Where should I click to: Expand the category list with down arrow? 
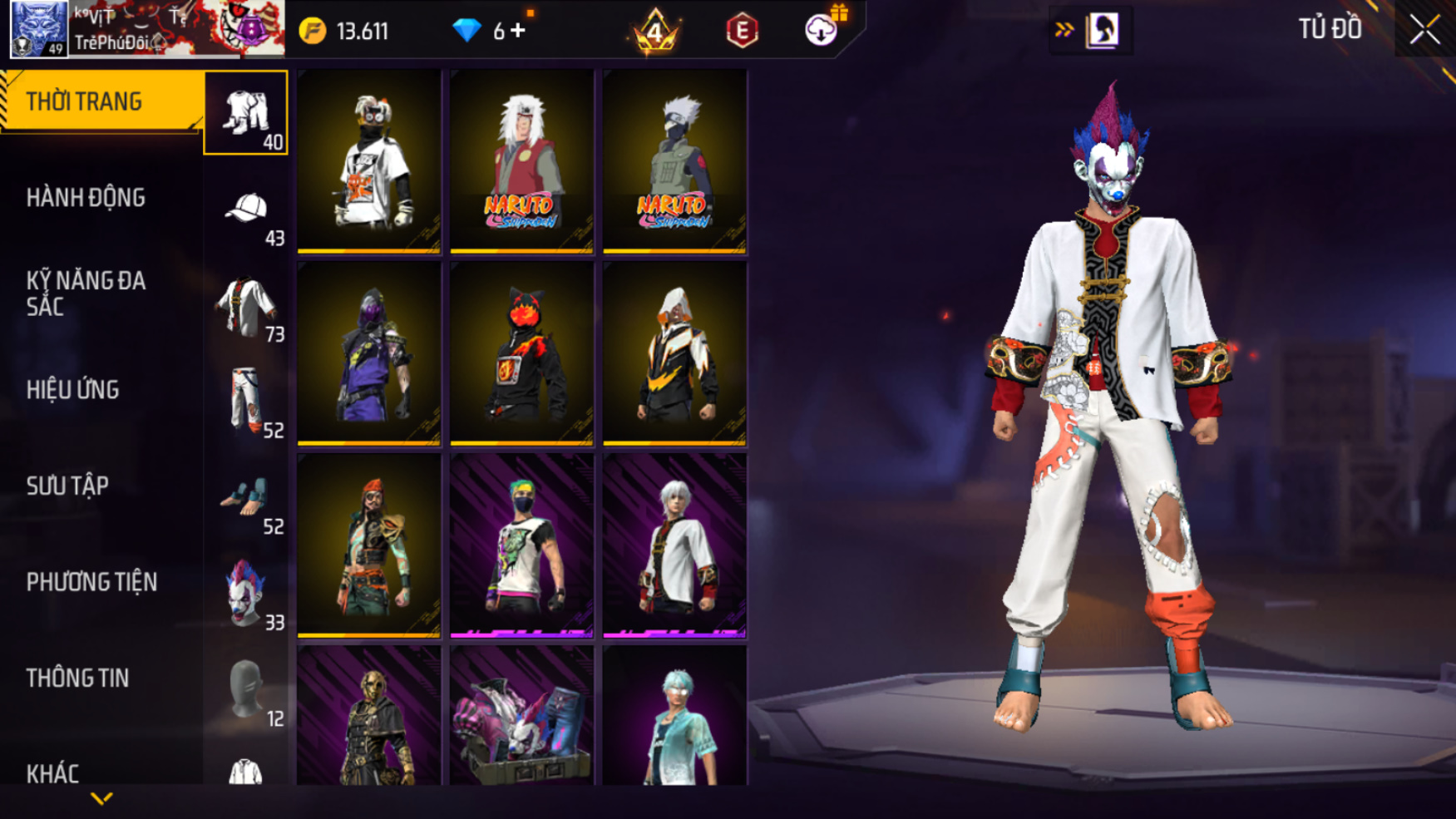101,799
